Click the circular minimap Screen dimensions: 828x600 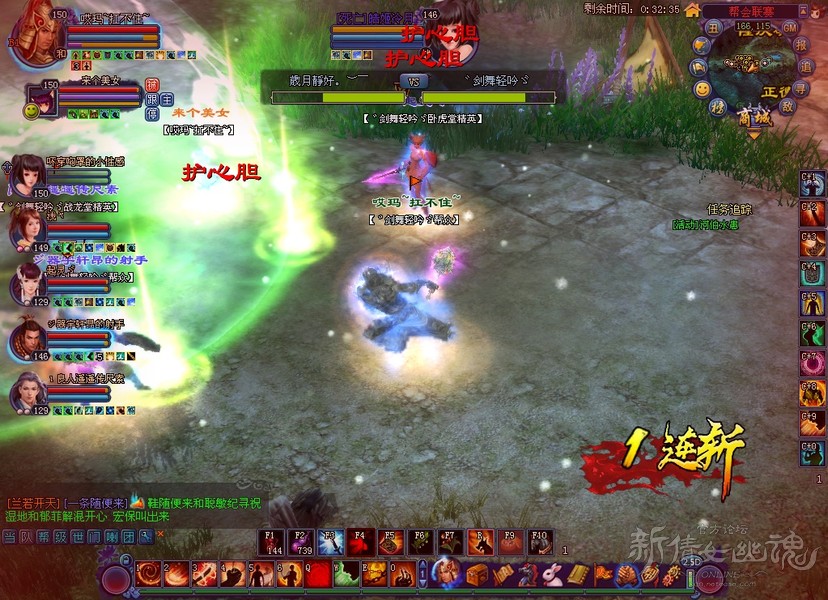point(754,65)
